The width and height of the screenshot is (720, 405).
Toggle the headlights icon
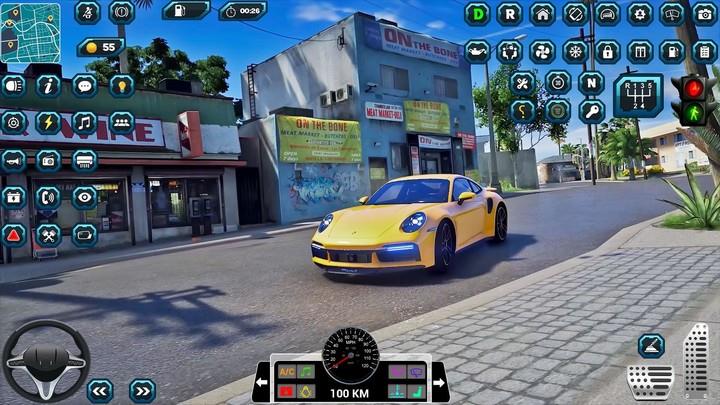[13, 86]
